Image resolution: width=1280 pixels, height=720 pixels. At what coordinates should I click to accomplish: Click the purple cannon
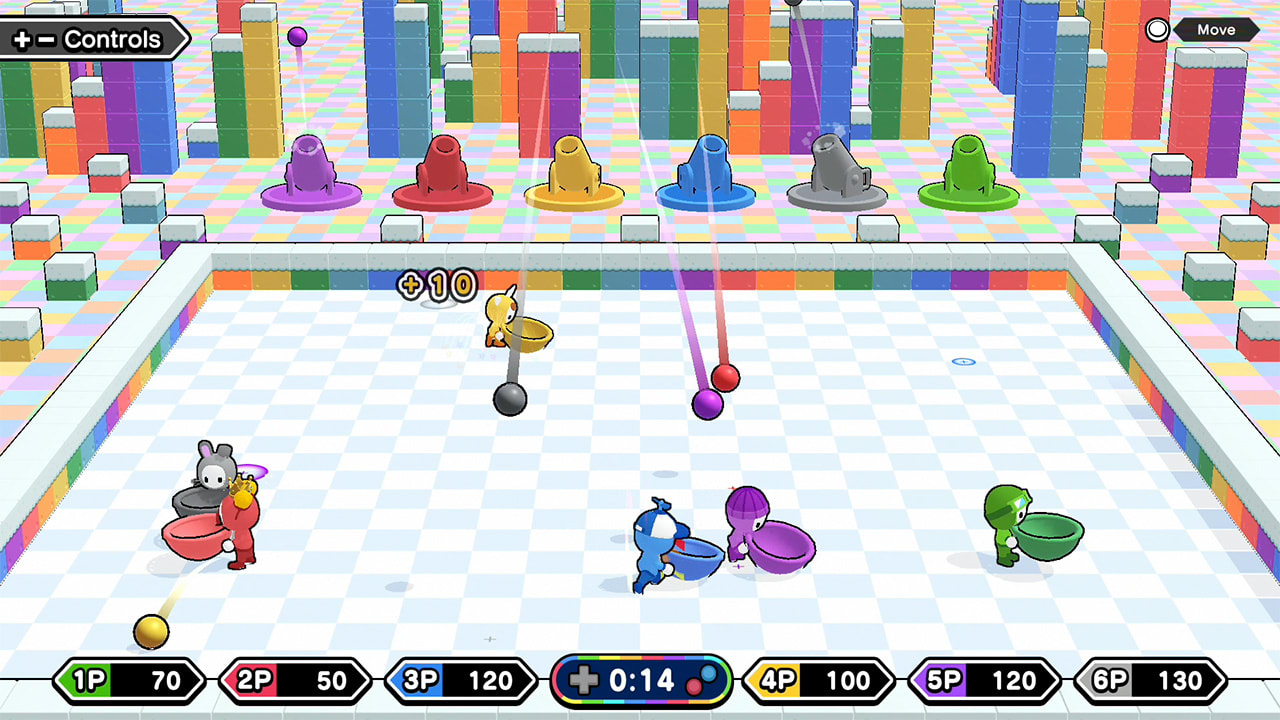310,170
